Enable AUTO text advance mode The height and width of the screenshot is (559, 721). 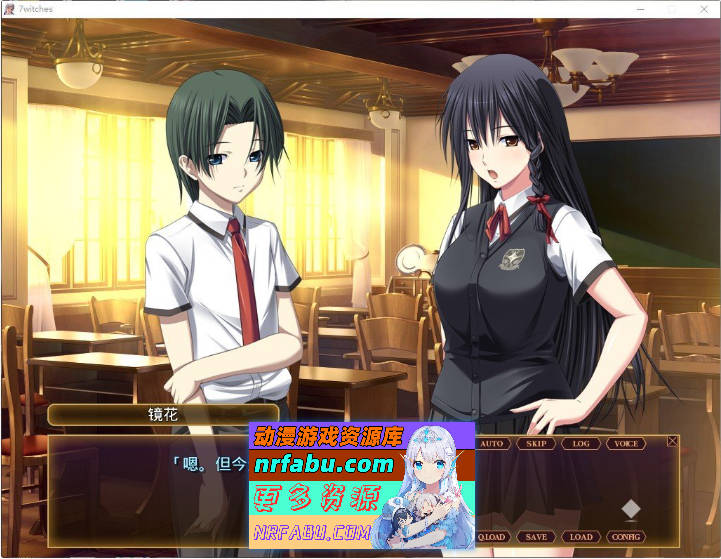coord(492,443)
